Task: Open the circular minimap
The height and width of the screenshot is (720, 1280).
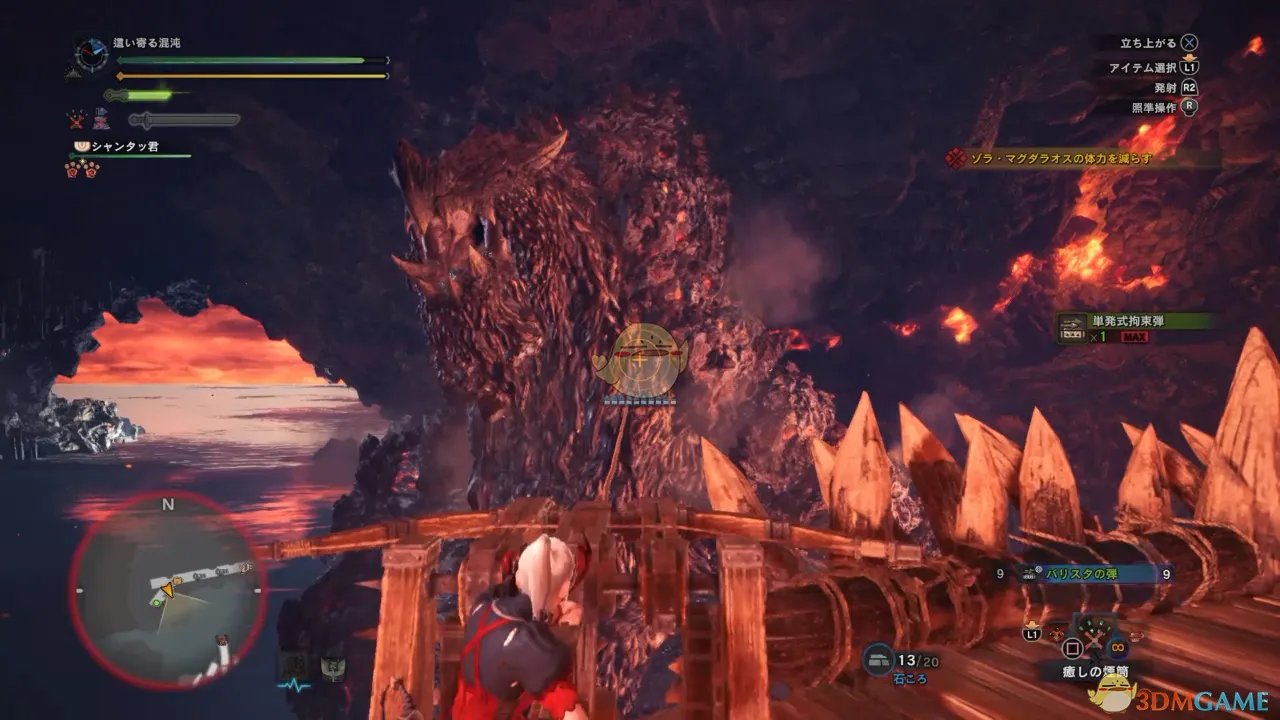Action: pyautogui.click(x=167, y=590)
